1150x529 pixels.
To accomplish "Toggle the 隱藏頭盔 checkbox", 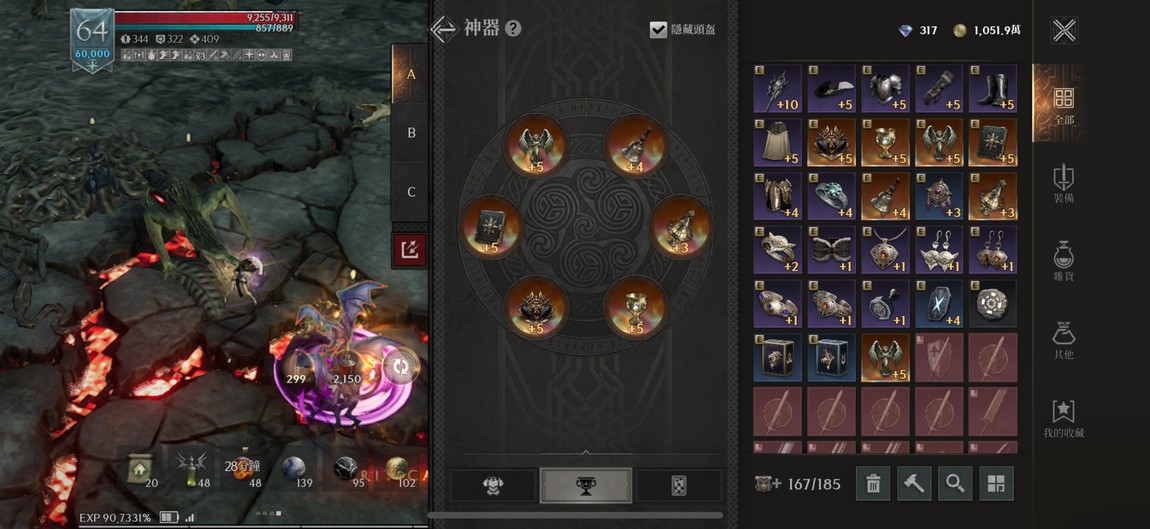I will (657, 29).
